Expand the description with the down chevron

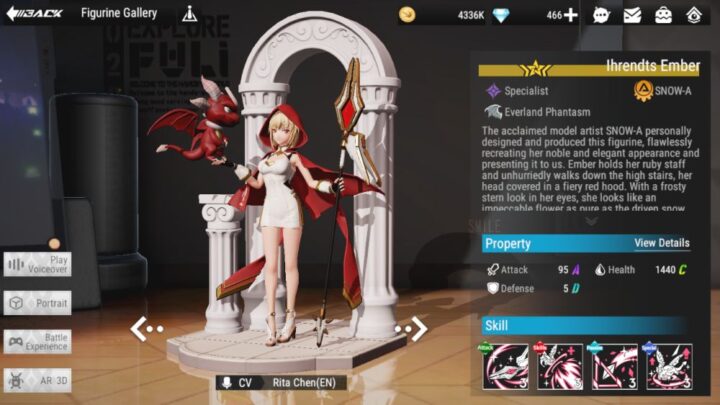[591, 222]
